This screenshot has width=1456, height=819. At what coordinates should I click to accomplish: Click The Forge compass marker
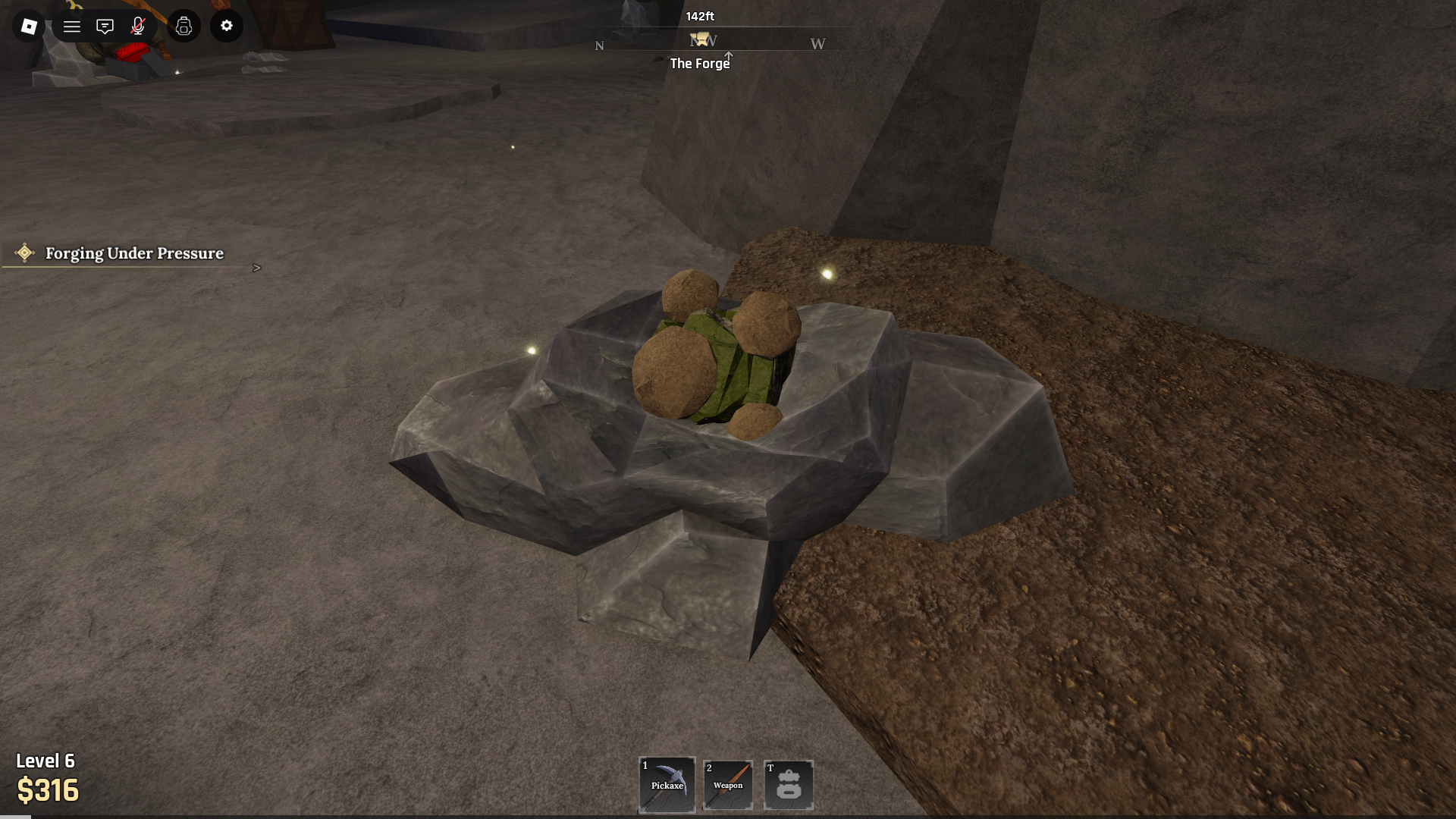[x=701, y=40]
